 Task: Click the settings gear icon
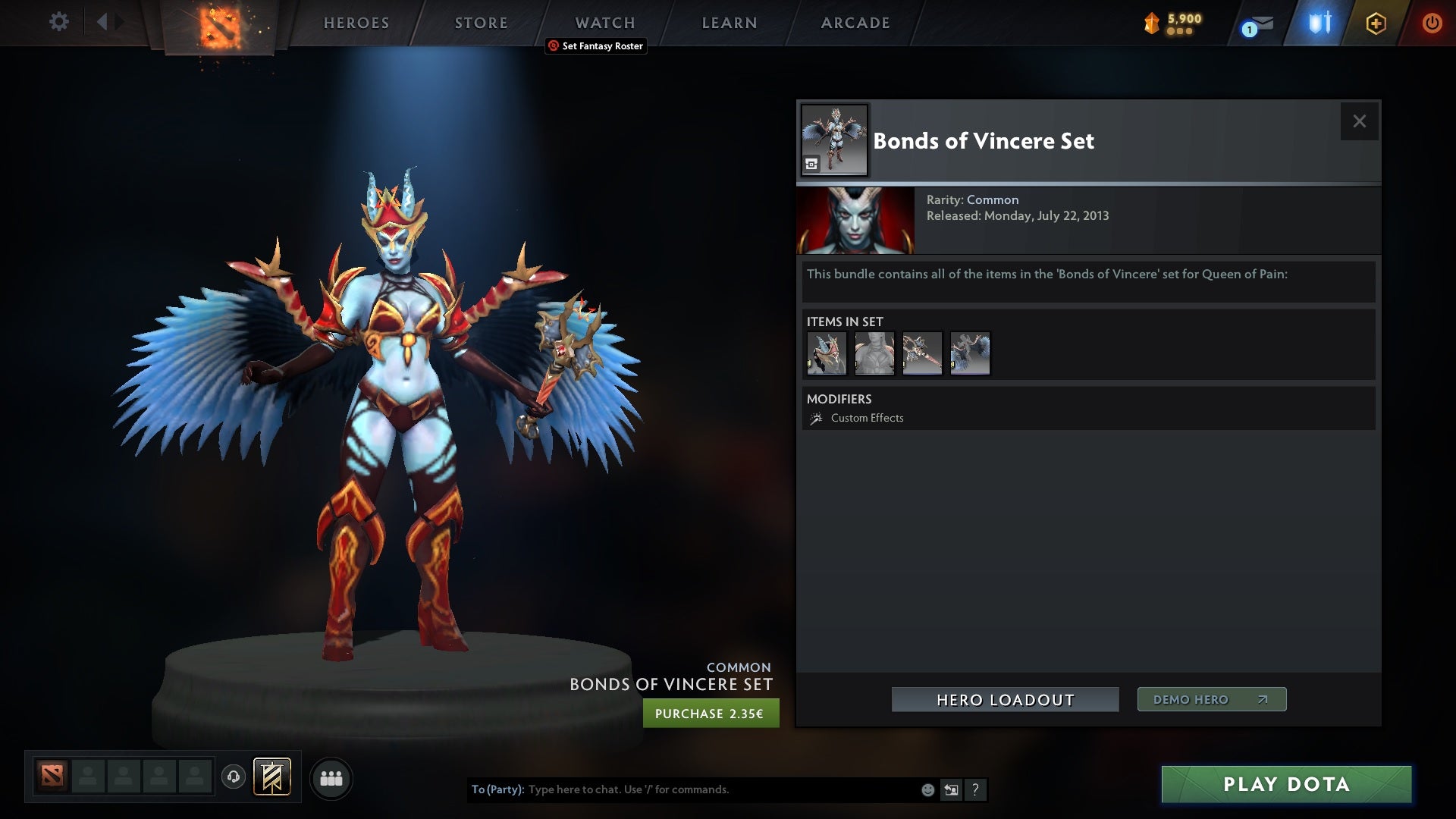point(58,22)
